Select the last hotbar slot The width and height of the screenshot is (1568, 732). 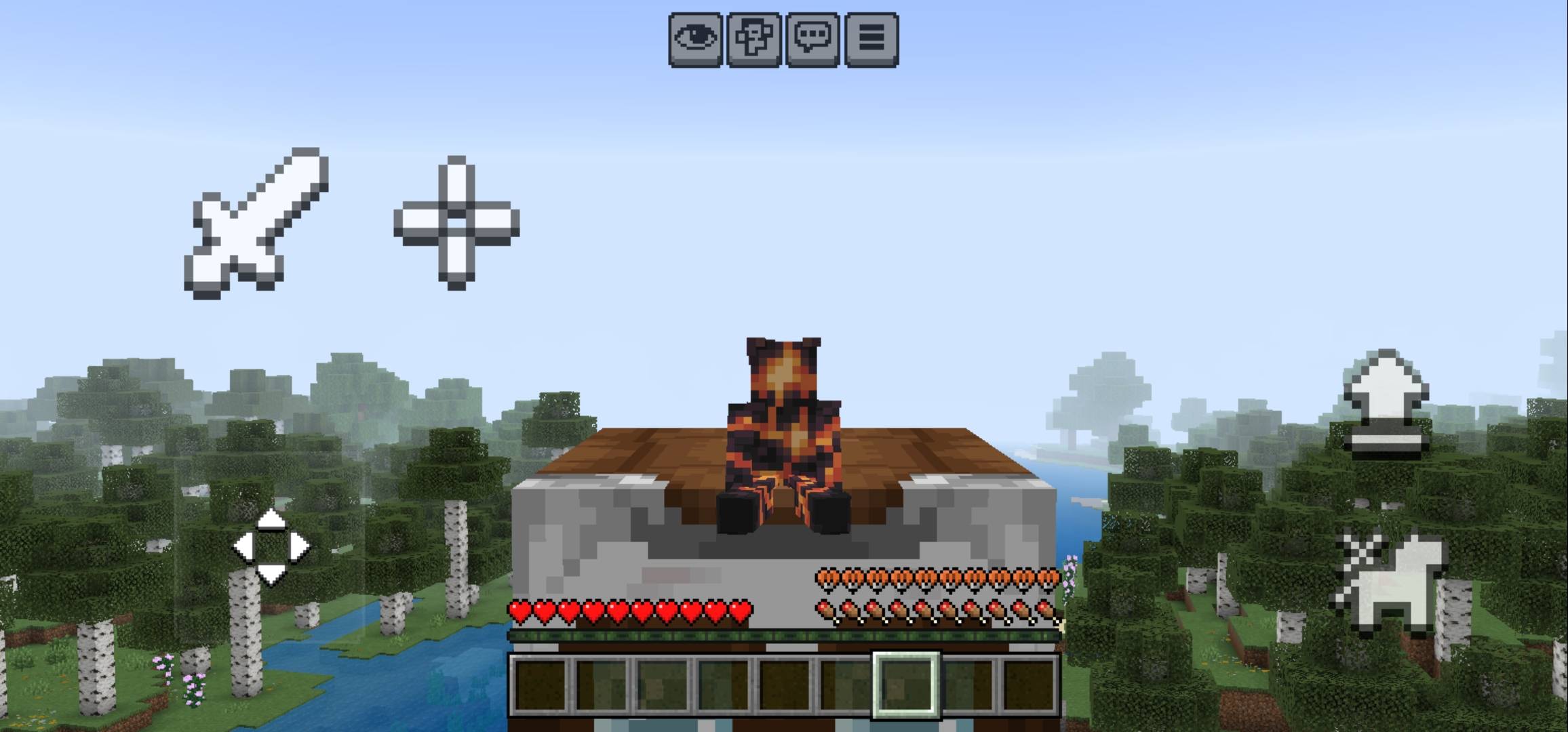pyautogui.click(x=1031, y=685)
